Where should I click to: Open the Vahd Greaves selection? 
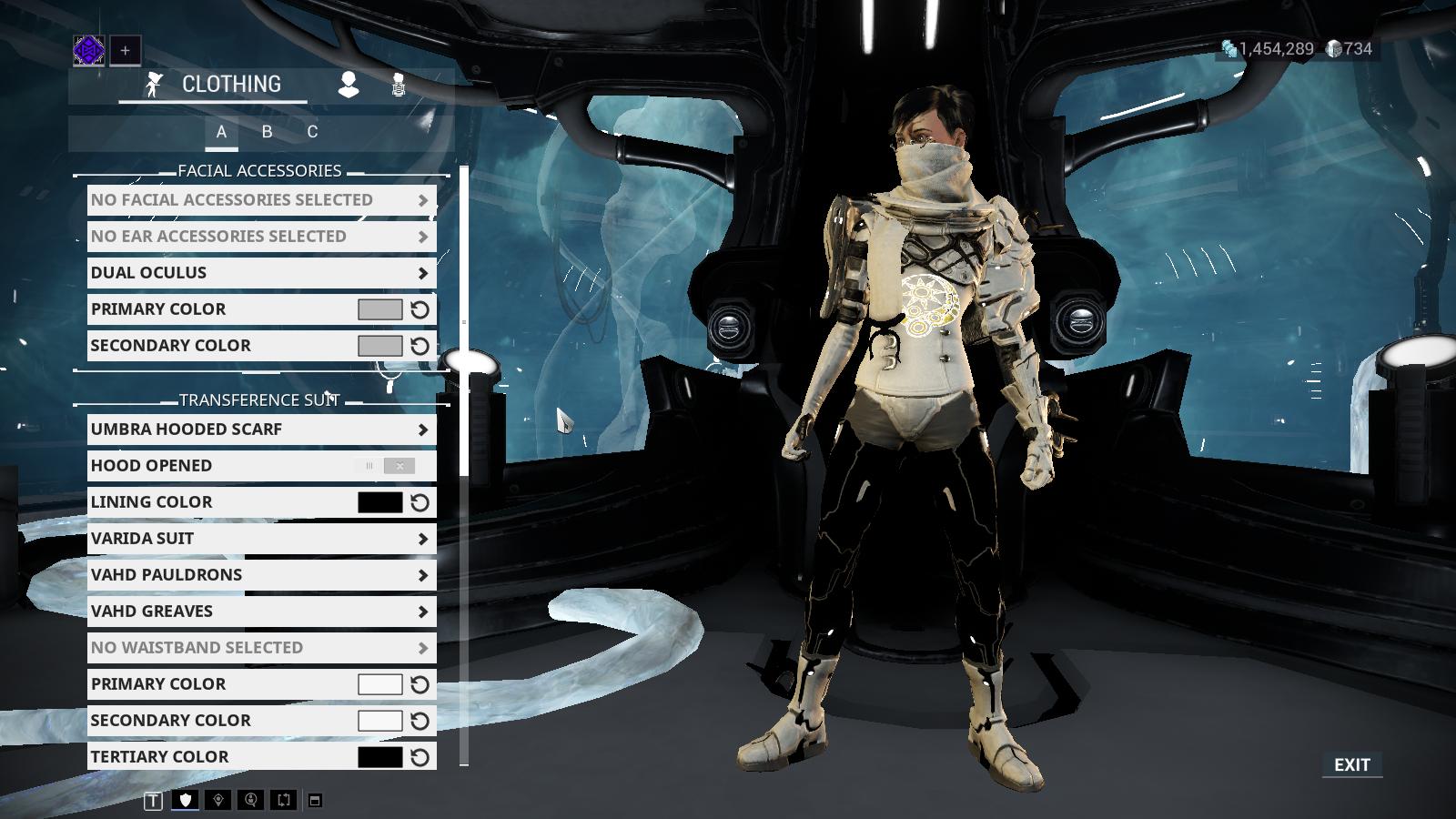tap(261, 612)
